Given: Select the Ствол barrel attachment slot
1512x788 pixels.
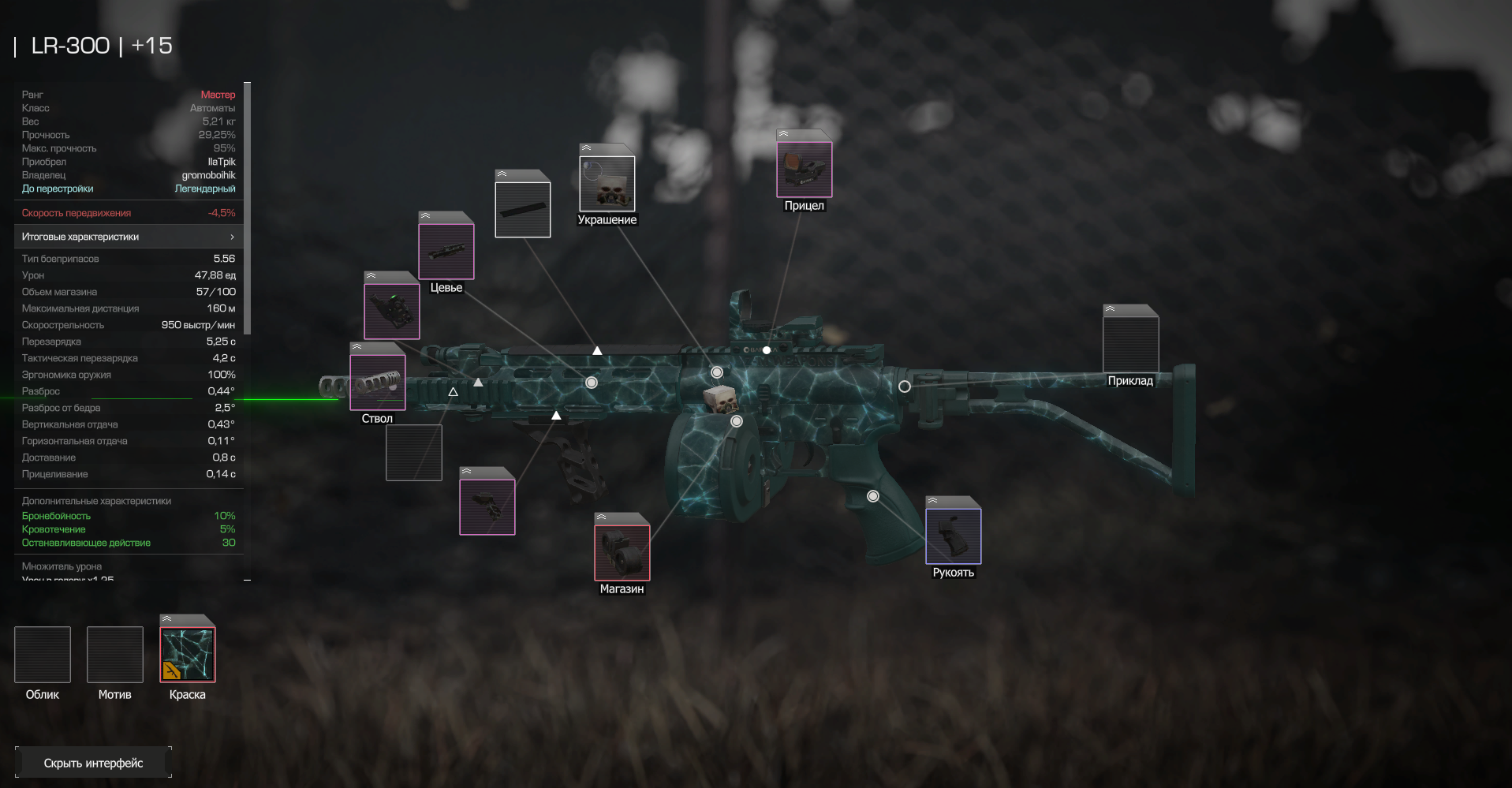Looking at the screenshot, I should tap(376, 381).
